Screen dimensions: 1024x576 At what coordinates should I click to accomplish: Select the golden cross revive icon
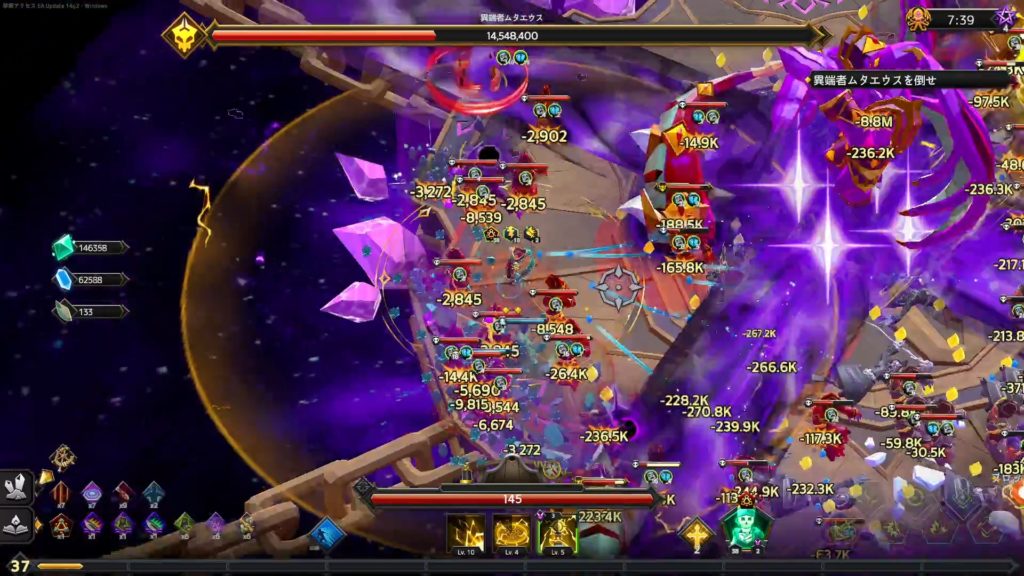(x=696, y=533)
